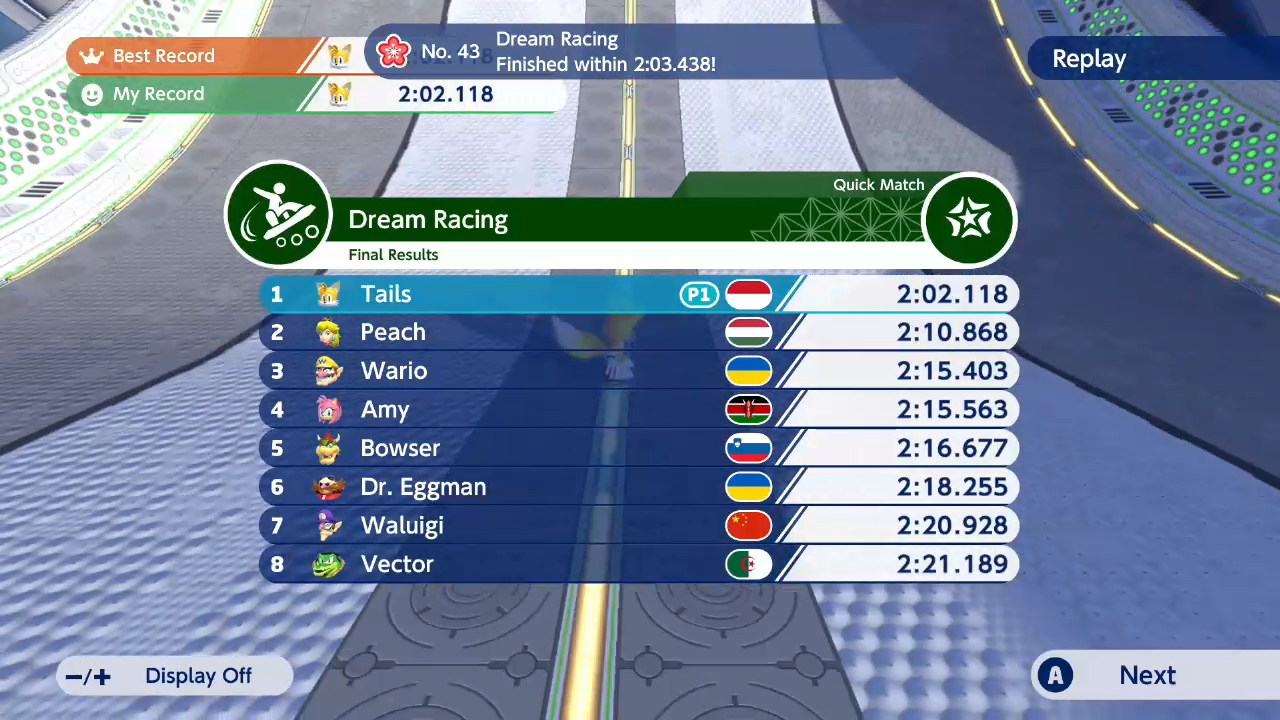Pick Amy's fourth place result row
The width and height of the screenshot is (1280, 720).
(x=638, y=410)
